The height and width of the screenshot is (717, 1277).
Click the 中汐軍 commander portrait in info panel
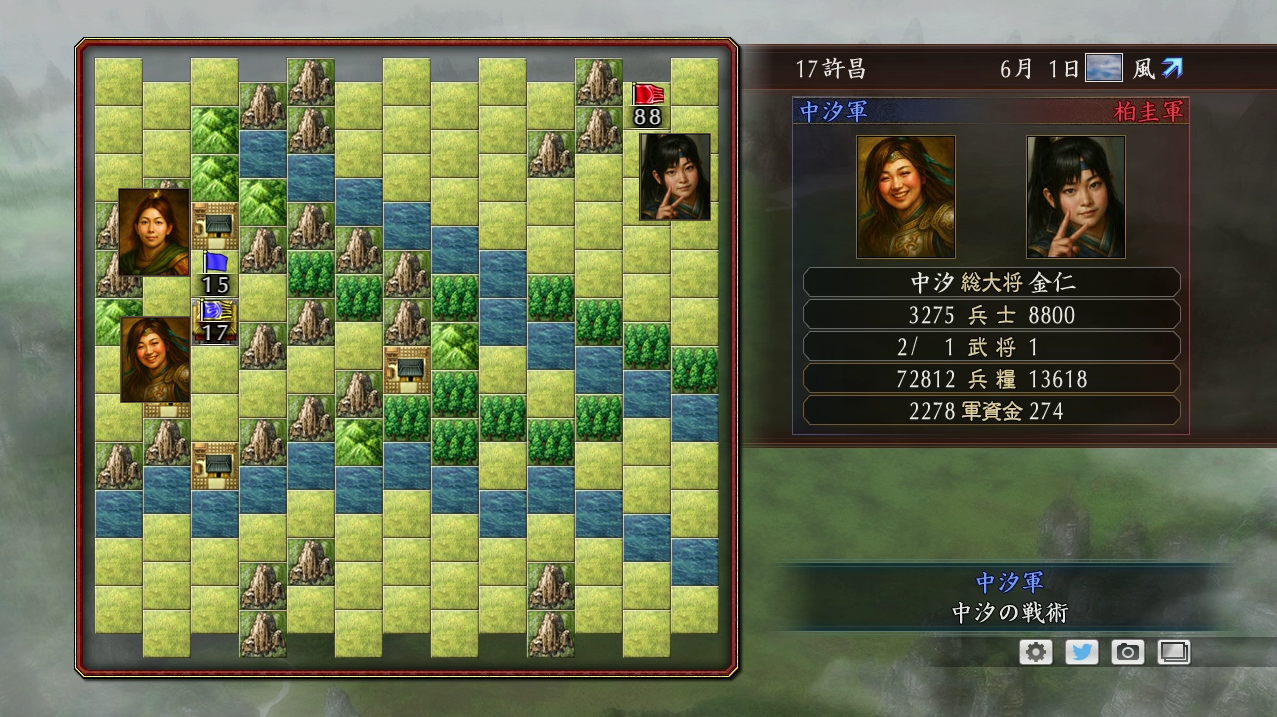click(906, 197)
